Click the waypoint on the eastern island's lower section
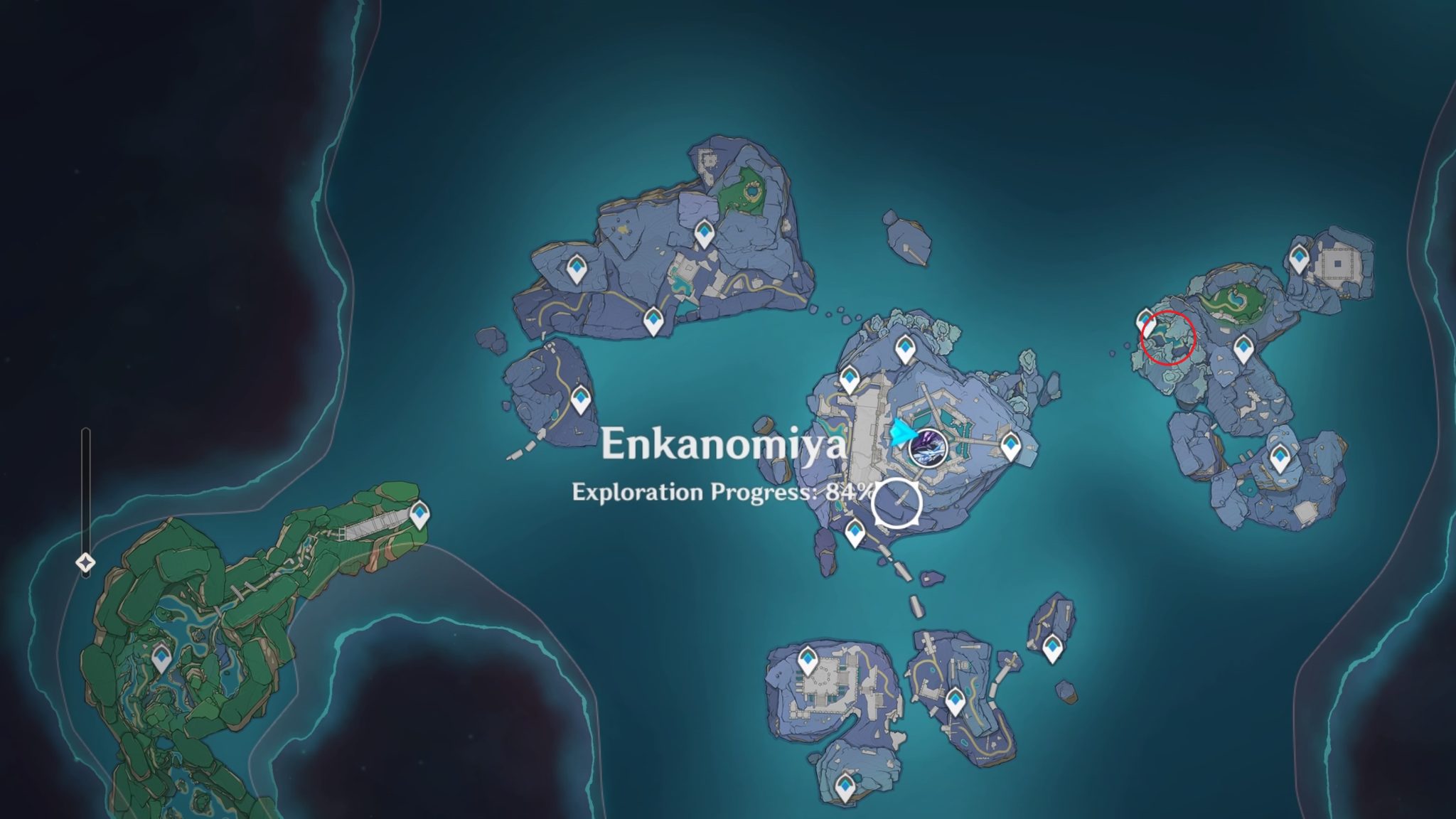 point(1280,456)
